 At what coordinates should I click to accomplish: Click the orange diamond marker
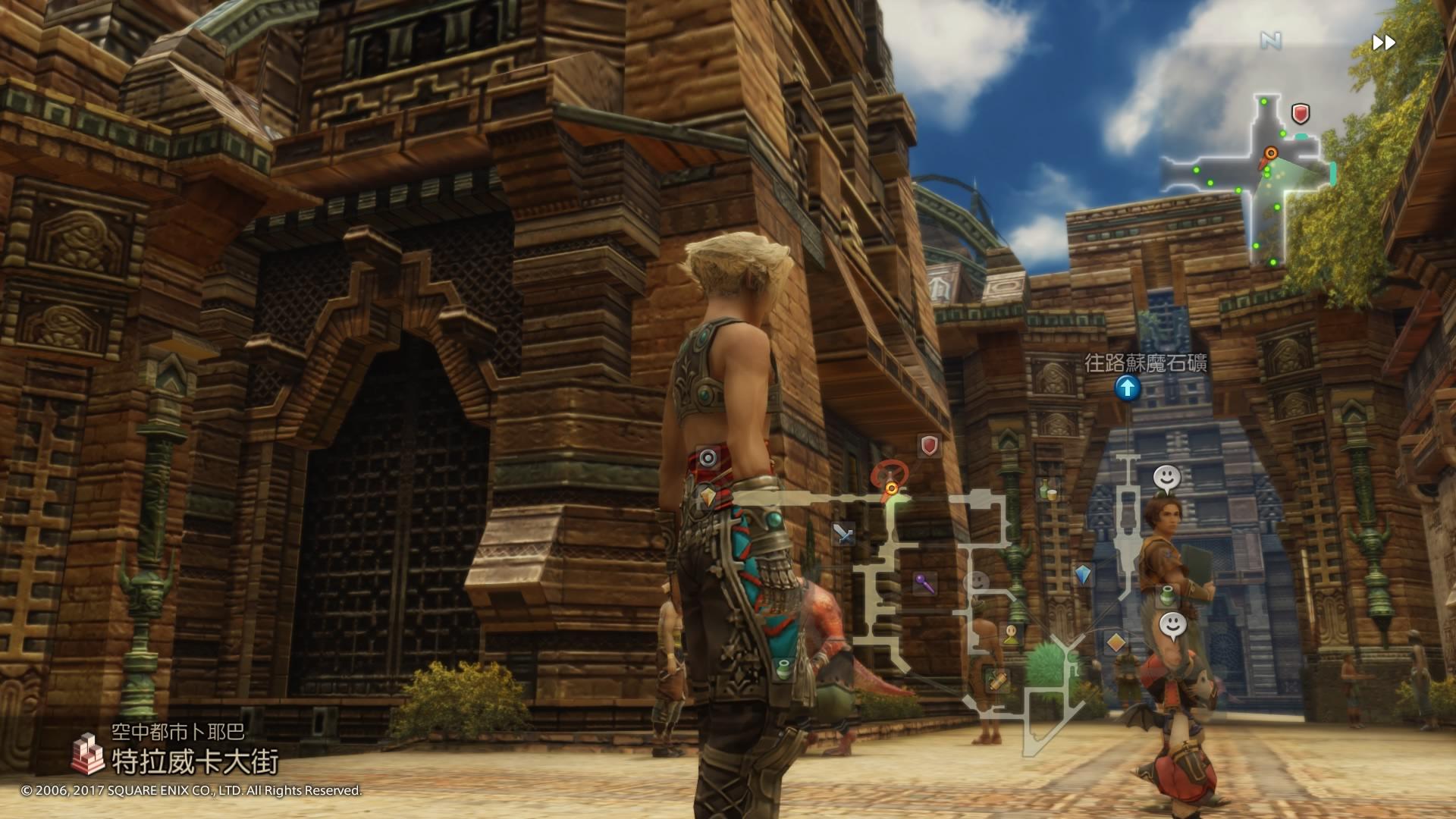tap(1115, 643)
